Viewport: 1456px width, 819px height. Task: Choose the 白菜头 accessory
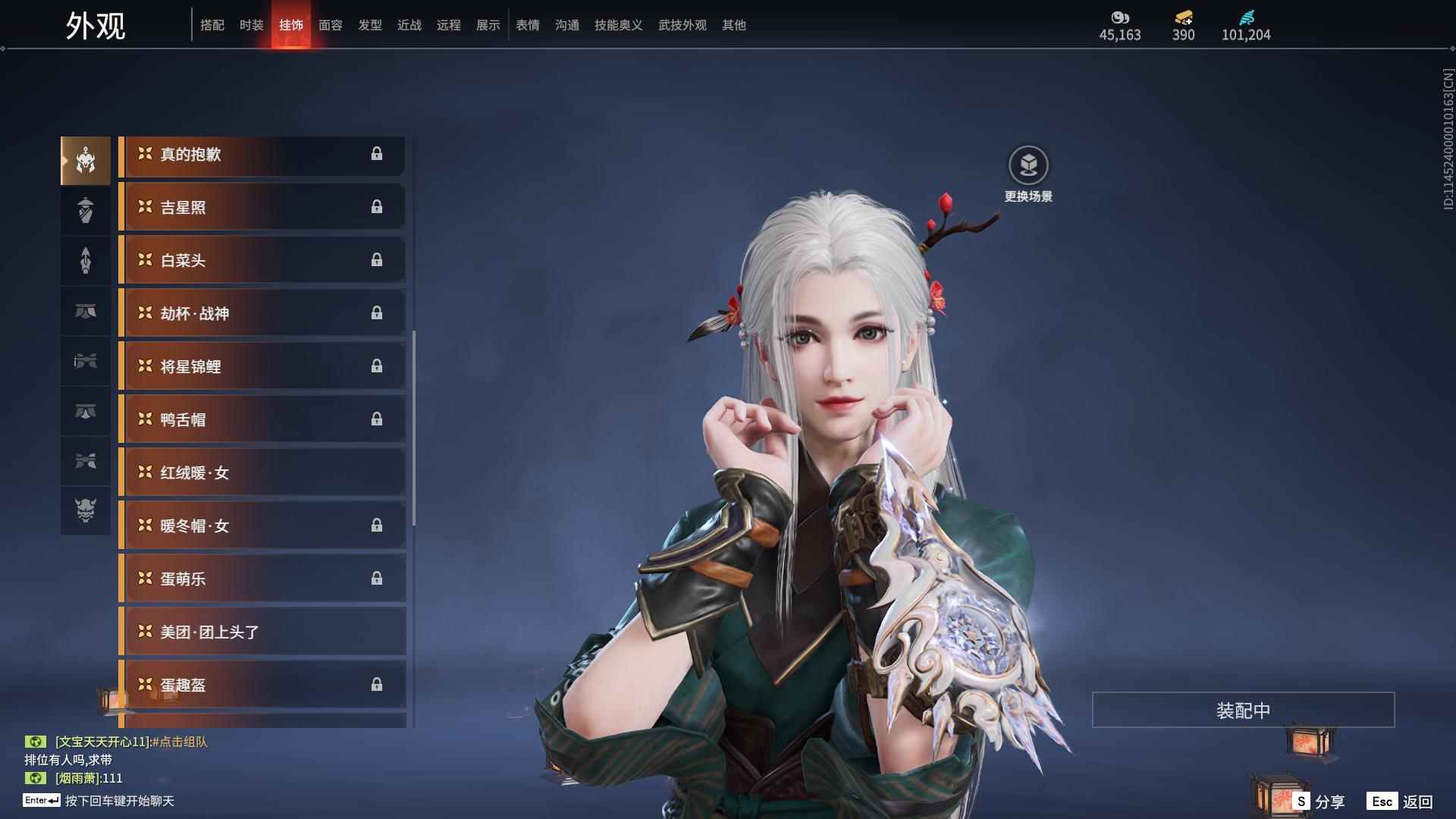click(262, 261)
